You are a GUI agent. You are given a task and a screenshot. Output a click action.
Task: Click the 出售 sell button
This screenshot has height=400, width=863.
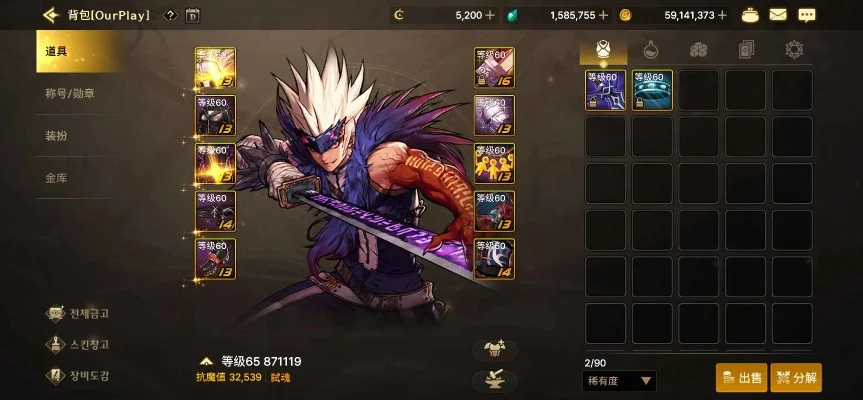point(741,378)
